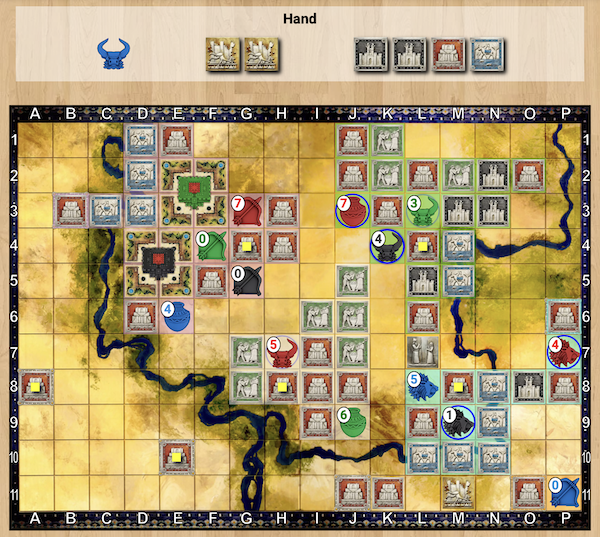The image size is (600, 537).
Task: Select the blue leader marked 0
Action: click(564, 493)
